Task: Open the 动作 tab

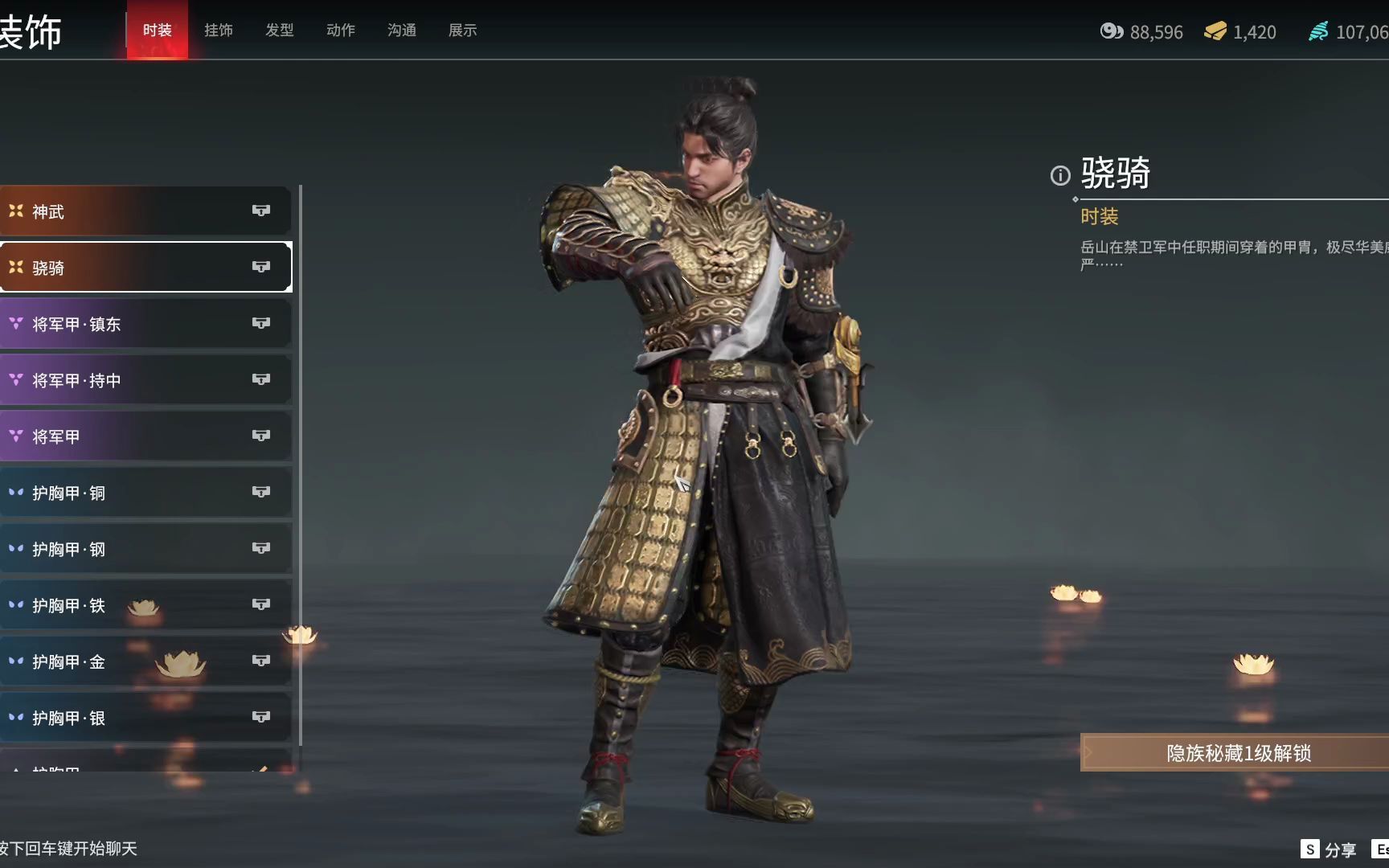Action: pos(340,31)
